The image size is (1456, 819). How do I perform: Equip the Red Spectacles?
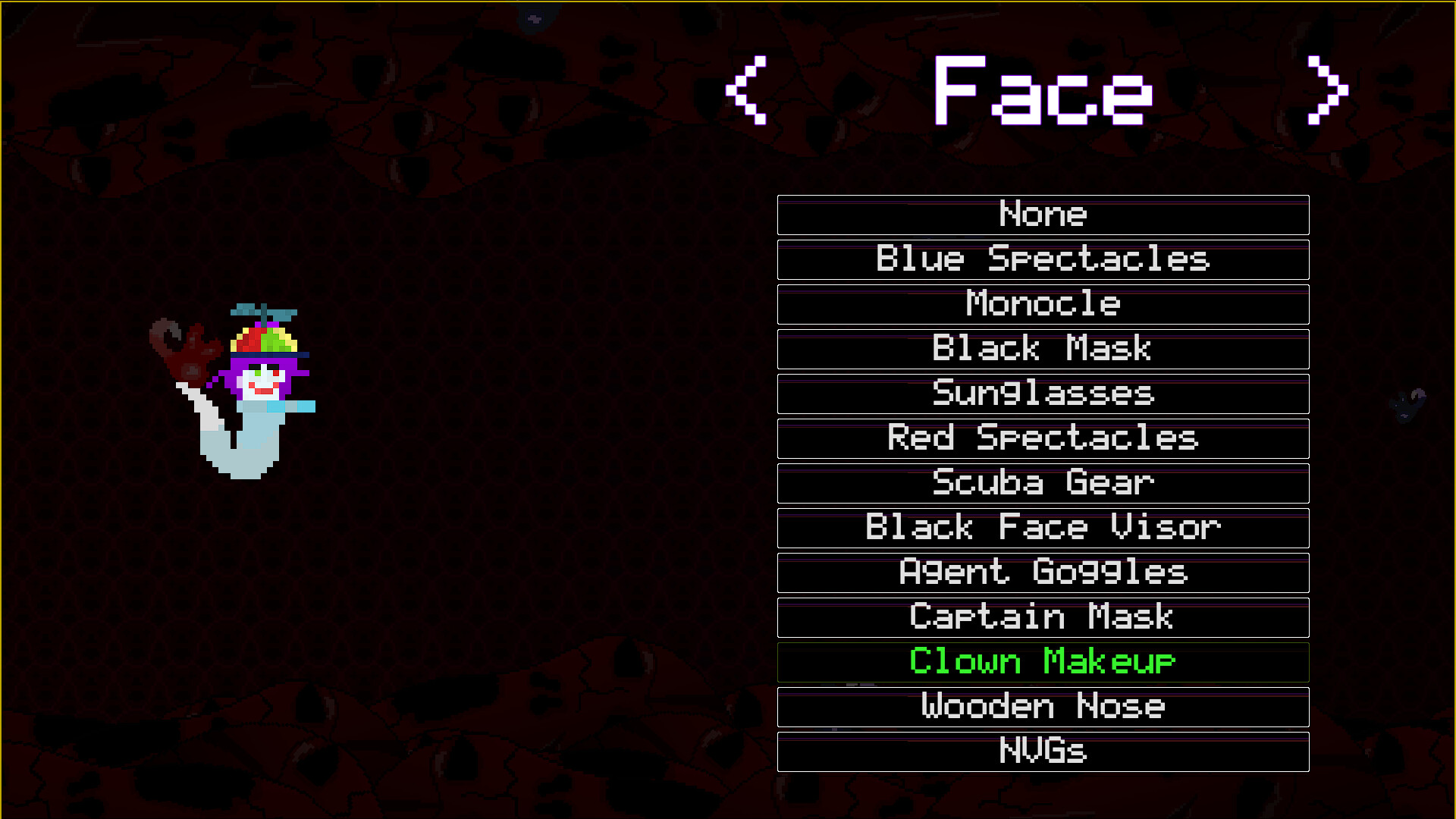(x=1042, y=438)
